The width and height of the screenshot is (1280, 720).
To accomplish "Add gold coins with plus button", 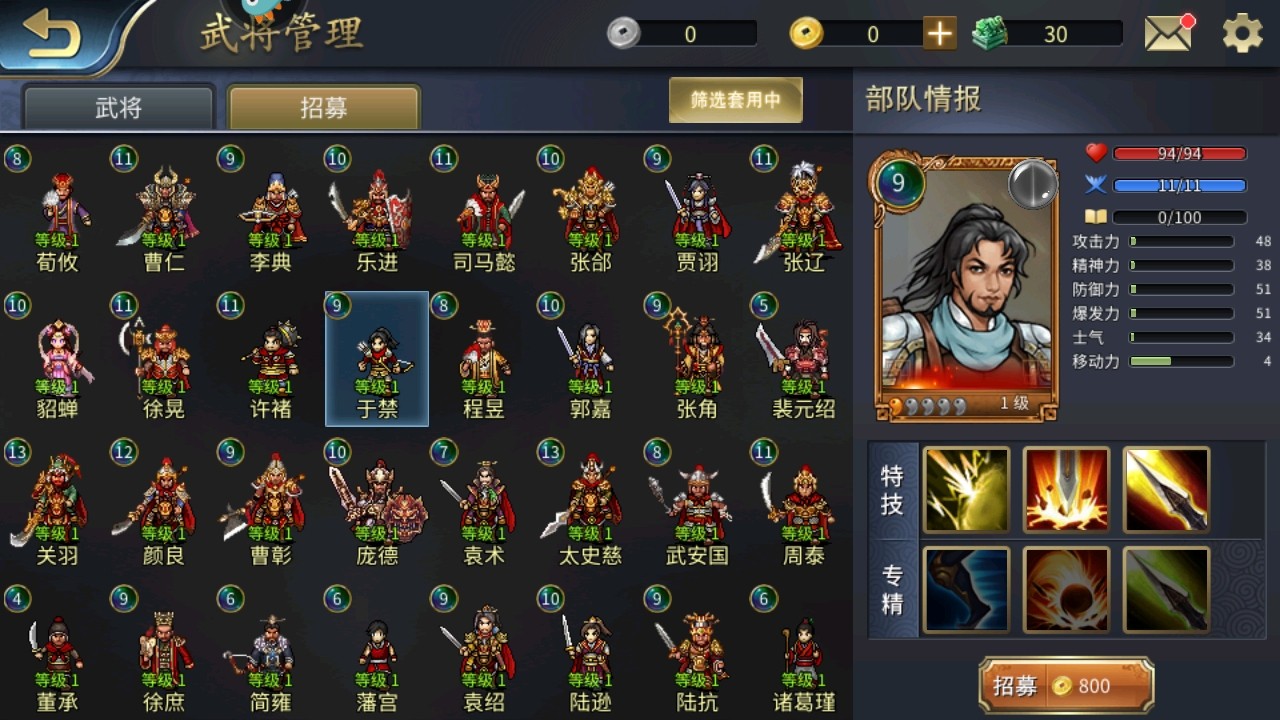I will (939, 34).
